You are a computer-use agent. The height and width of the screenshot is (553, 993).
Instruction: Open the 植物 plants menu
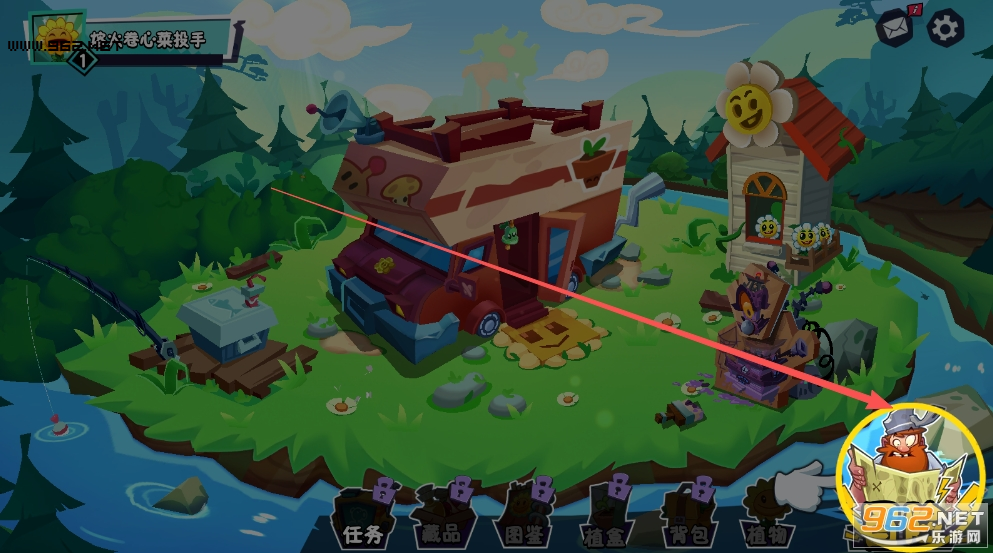click(766, 516)
